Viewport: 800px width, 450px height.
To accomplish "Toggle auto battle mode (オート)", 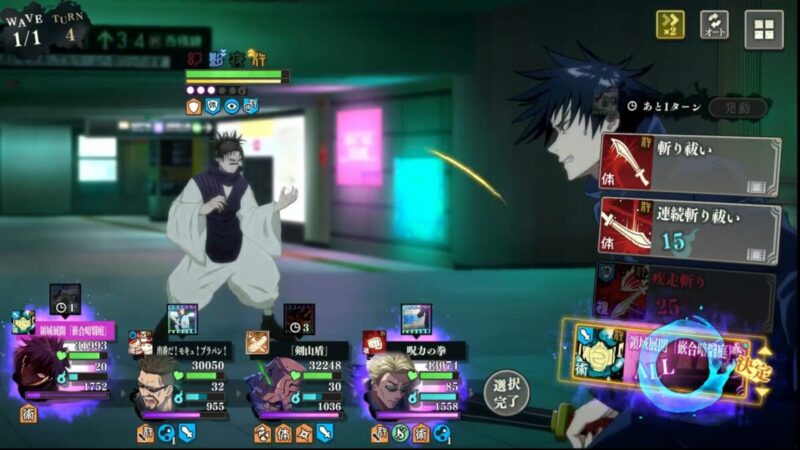I will click(714, 25).
